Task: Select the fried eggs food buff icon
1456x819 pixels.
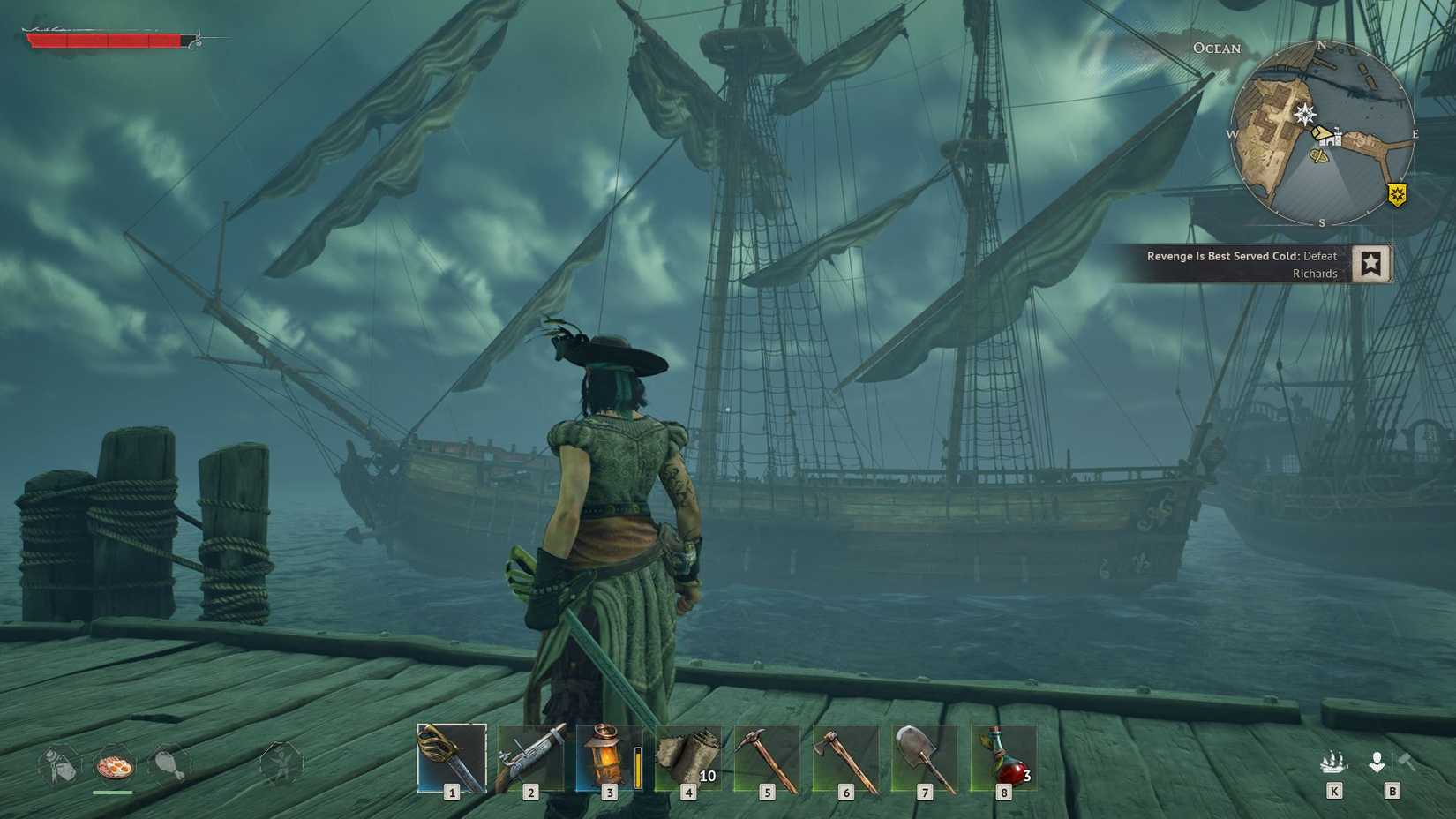Action: click(x=116, y=766)
